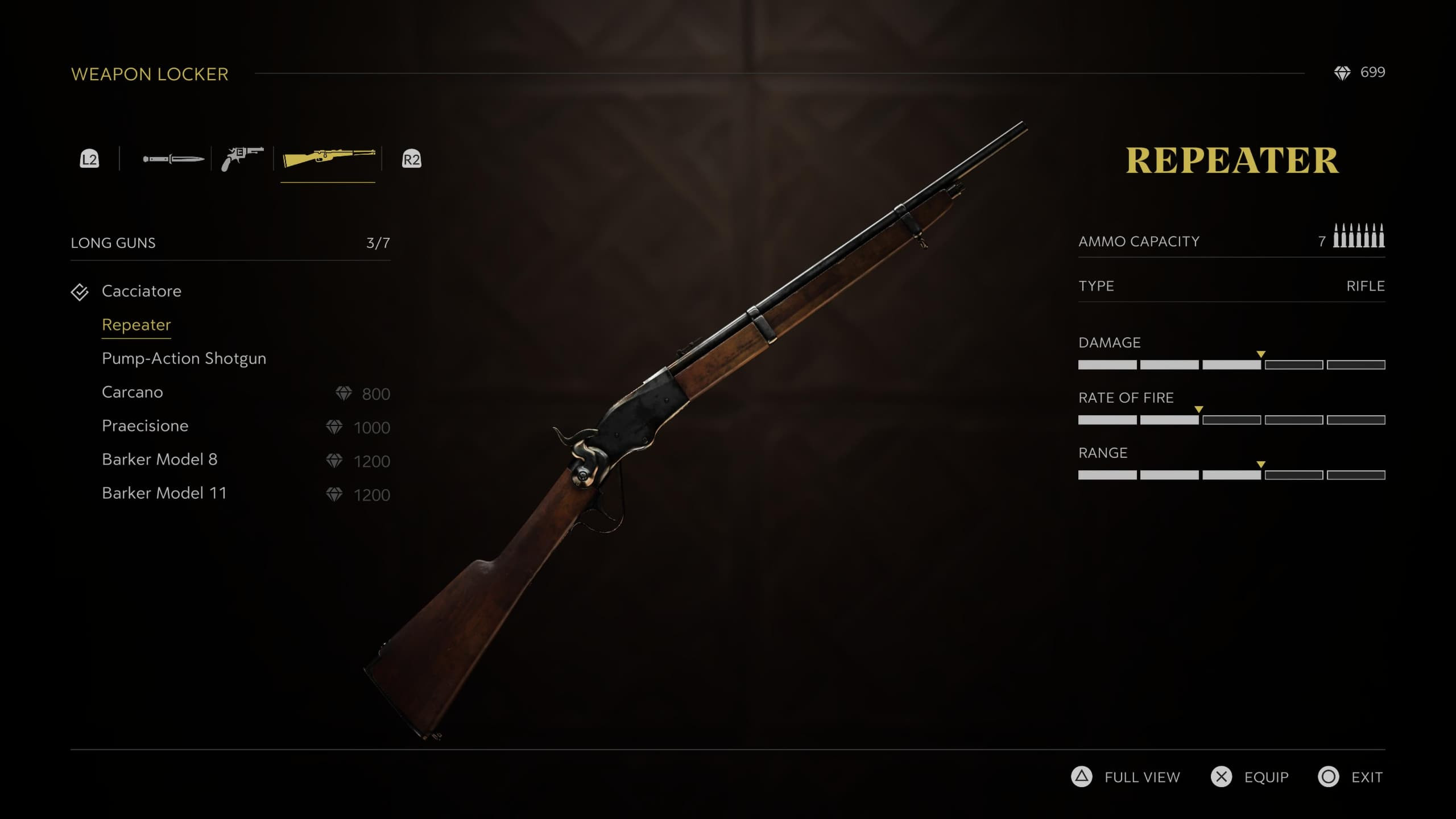
Task: Select Barker Model 8
Action: point(160,460)
